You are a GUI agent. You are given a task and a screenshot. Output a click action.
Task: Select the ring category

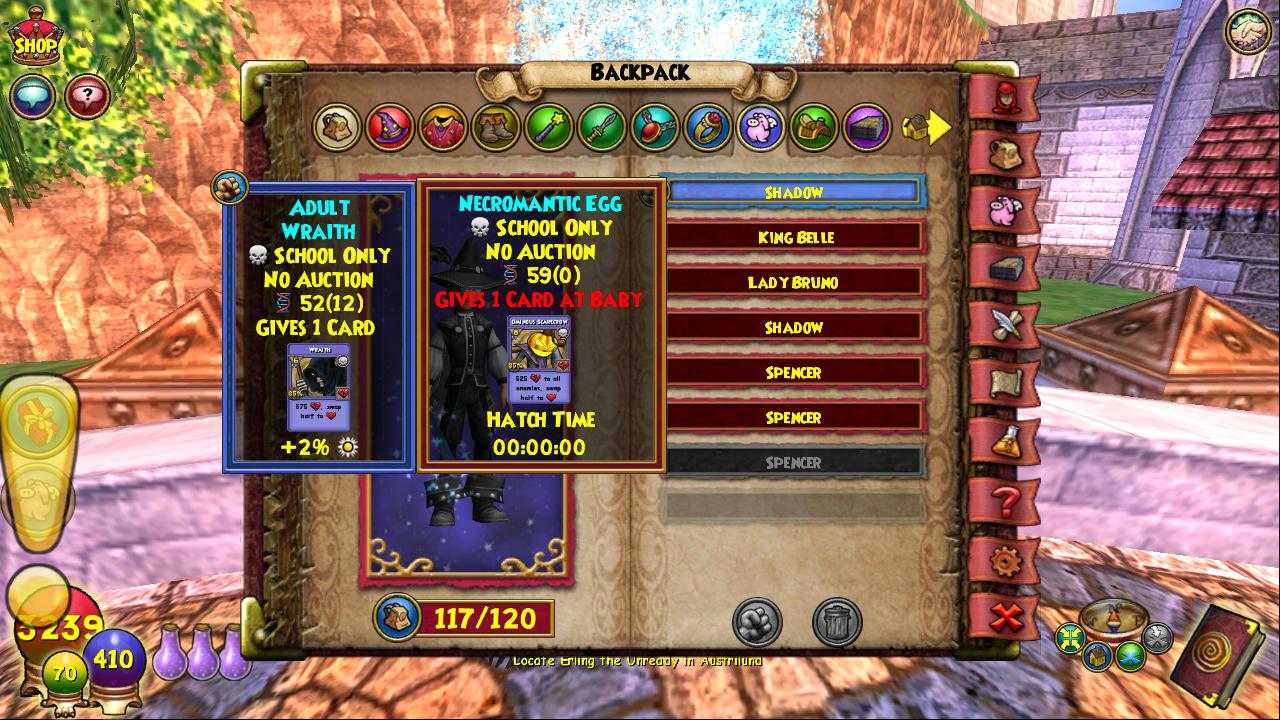click(x=708, y=128)
